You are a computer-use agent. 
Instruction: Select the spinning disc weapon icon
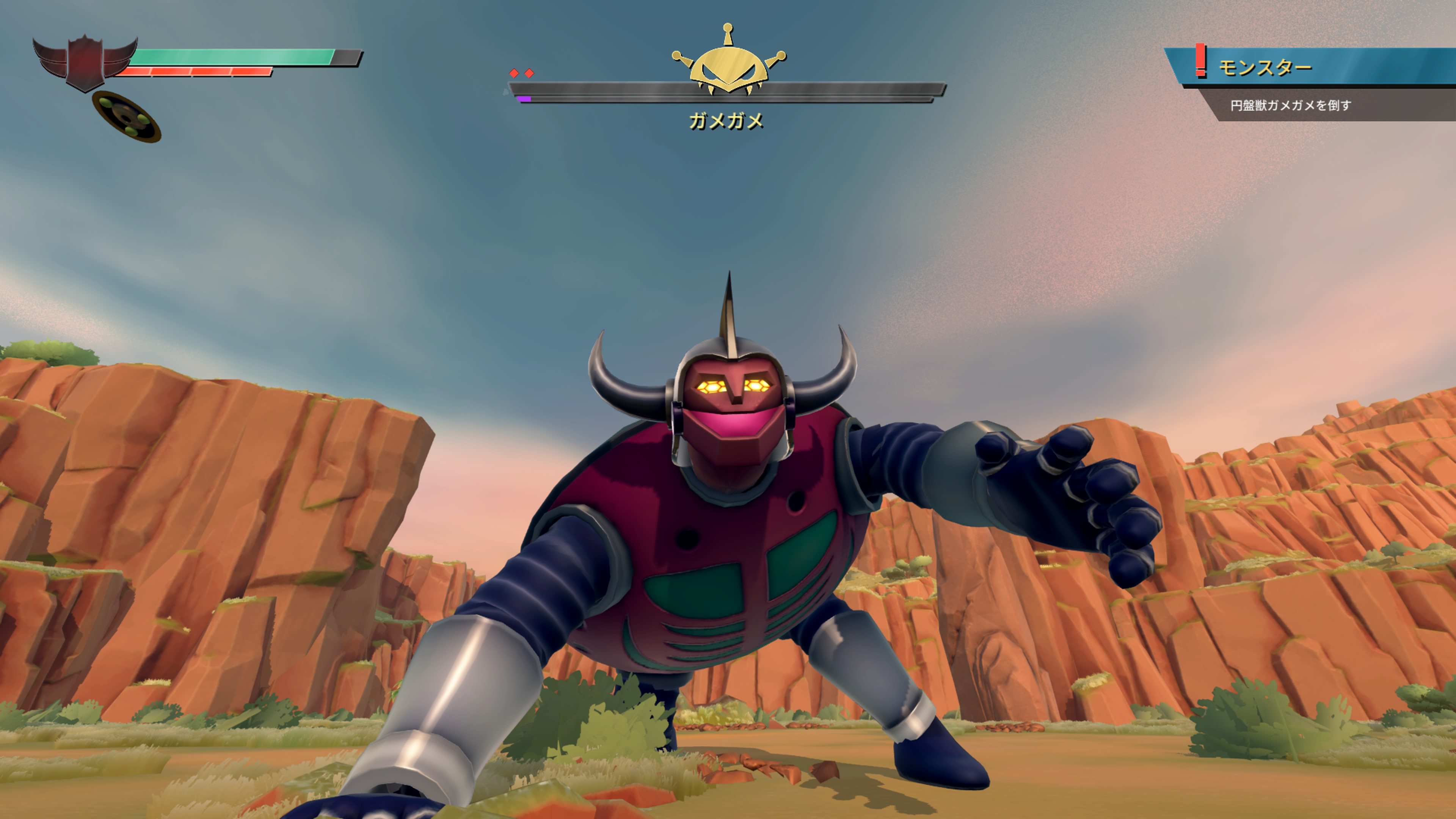[127, 116]
